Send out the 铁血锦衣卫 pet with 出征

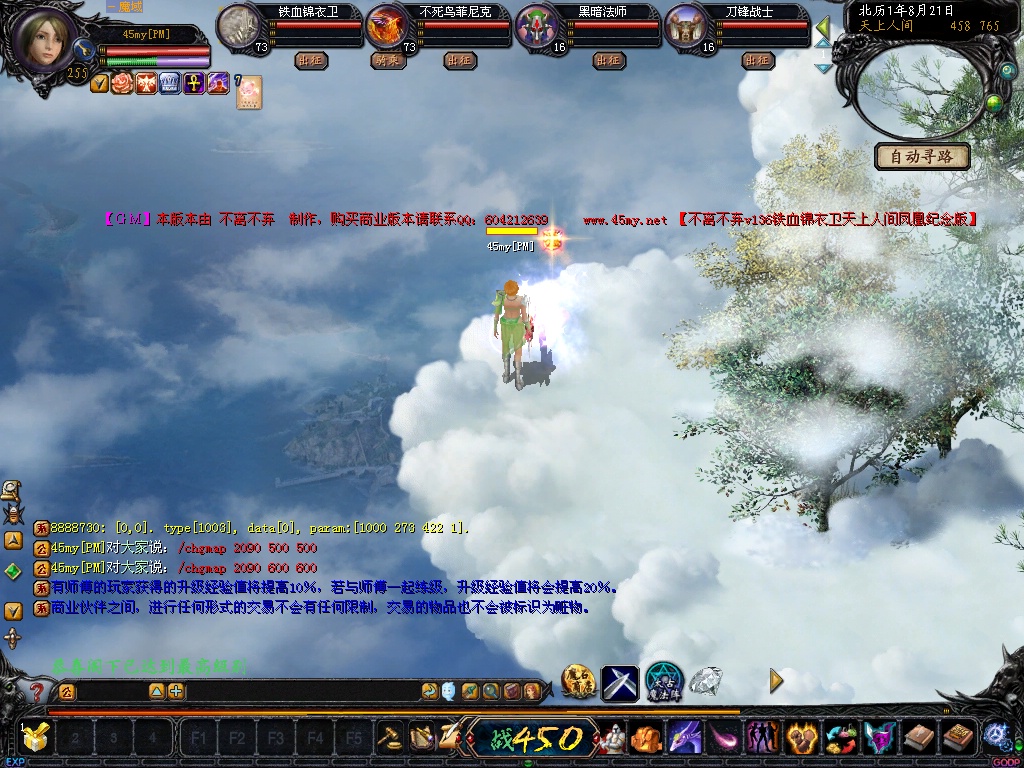[x=311, y=60]
